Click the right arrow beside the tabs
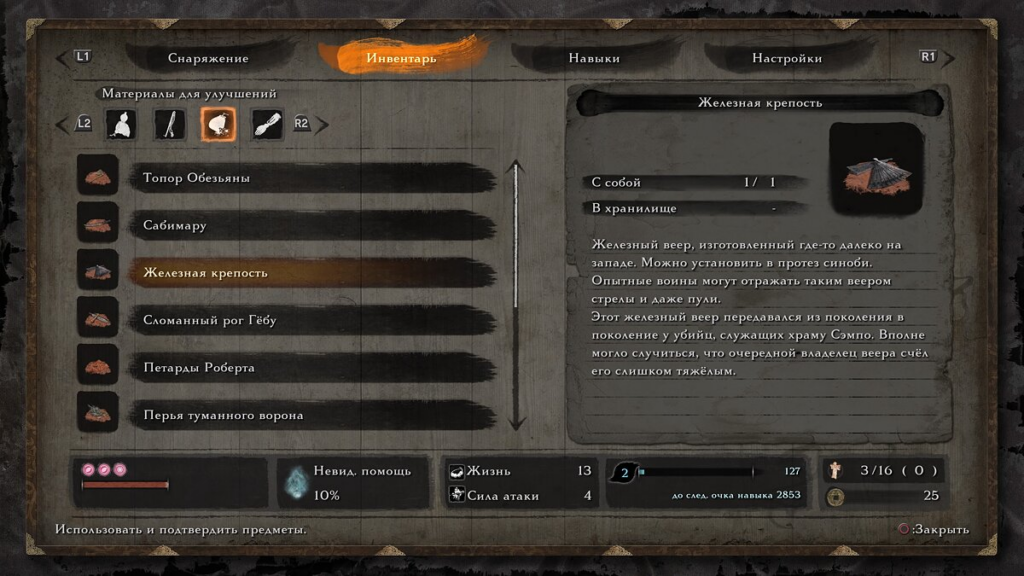Viewport: 1024px width, 576px height. point(948,58)
